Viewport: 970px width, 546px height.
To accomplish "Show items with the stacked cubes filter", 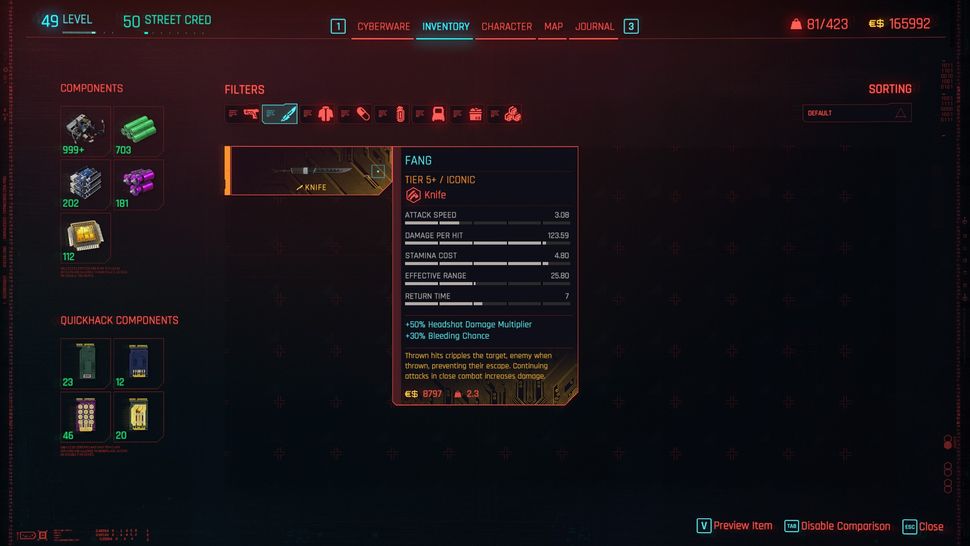I will 512,114.
